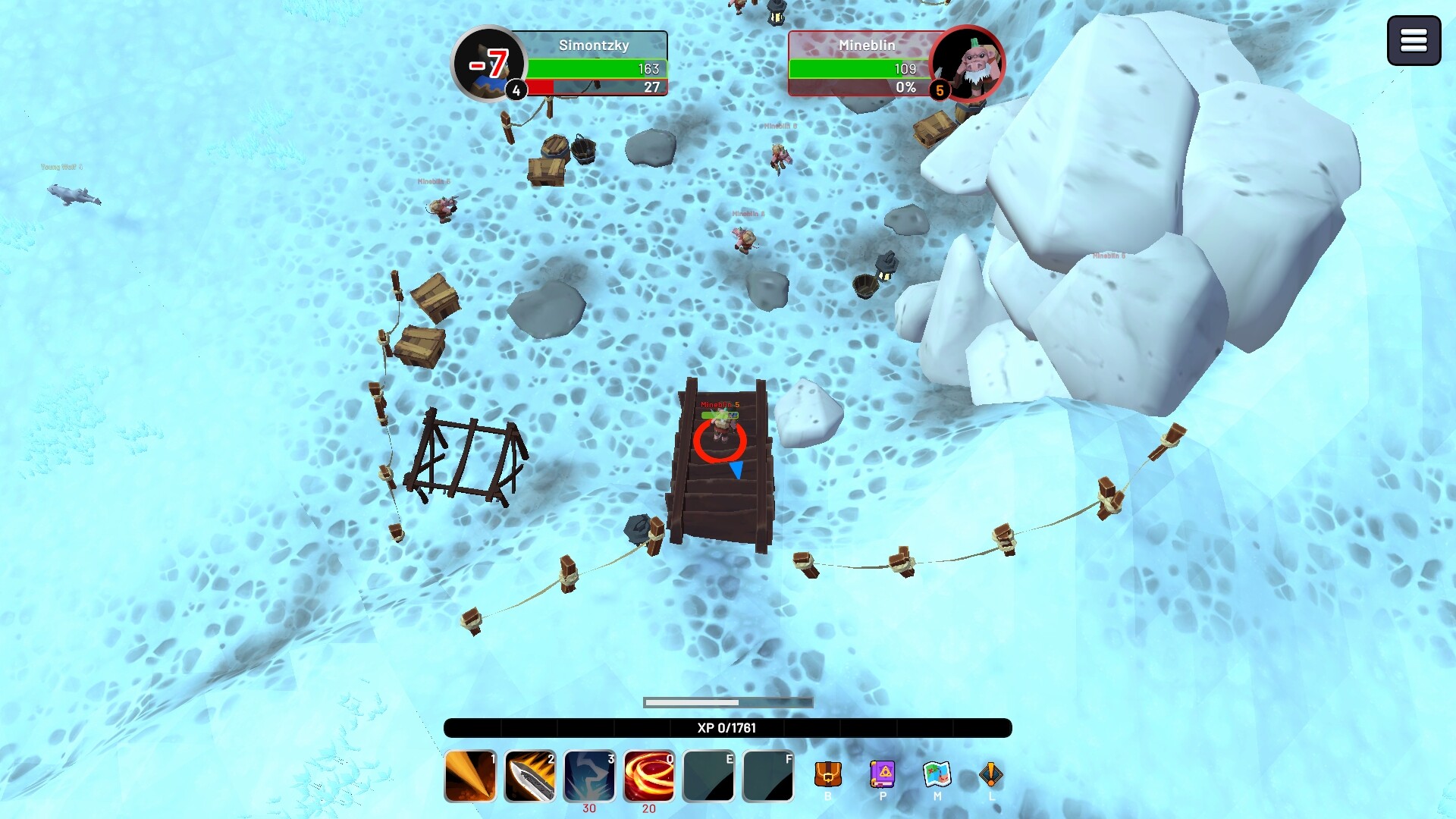Open the quest log exclamation icon
The width and height of the screenshot is (1456, 819).
pos(991,774)
